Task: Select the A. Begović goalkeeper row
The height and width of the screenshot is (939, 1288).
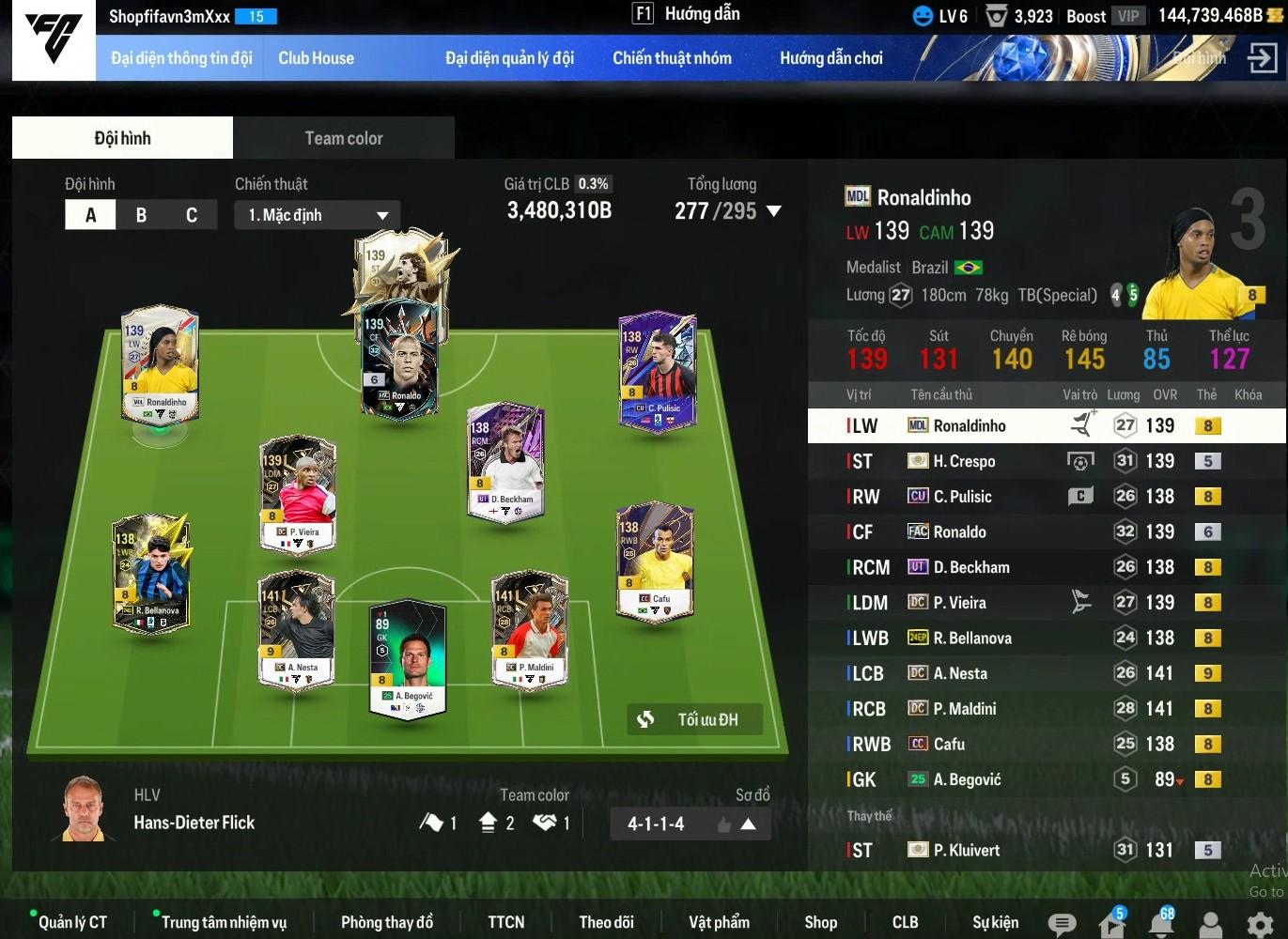Action: click(1033, 779)
